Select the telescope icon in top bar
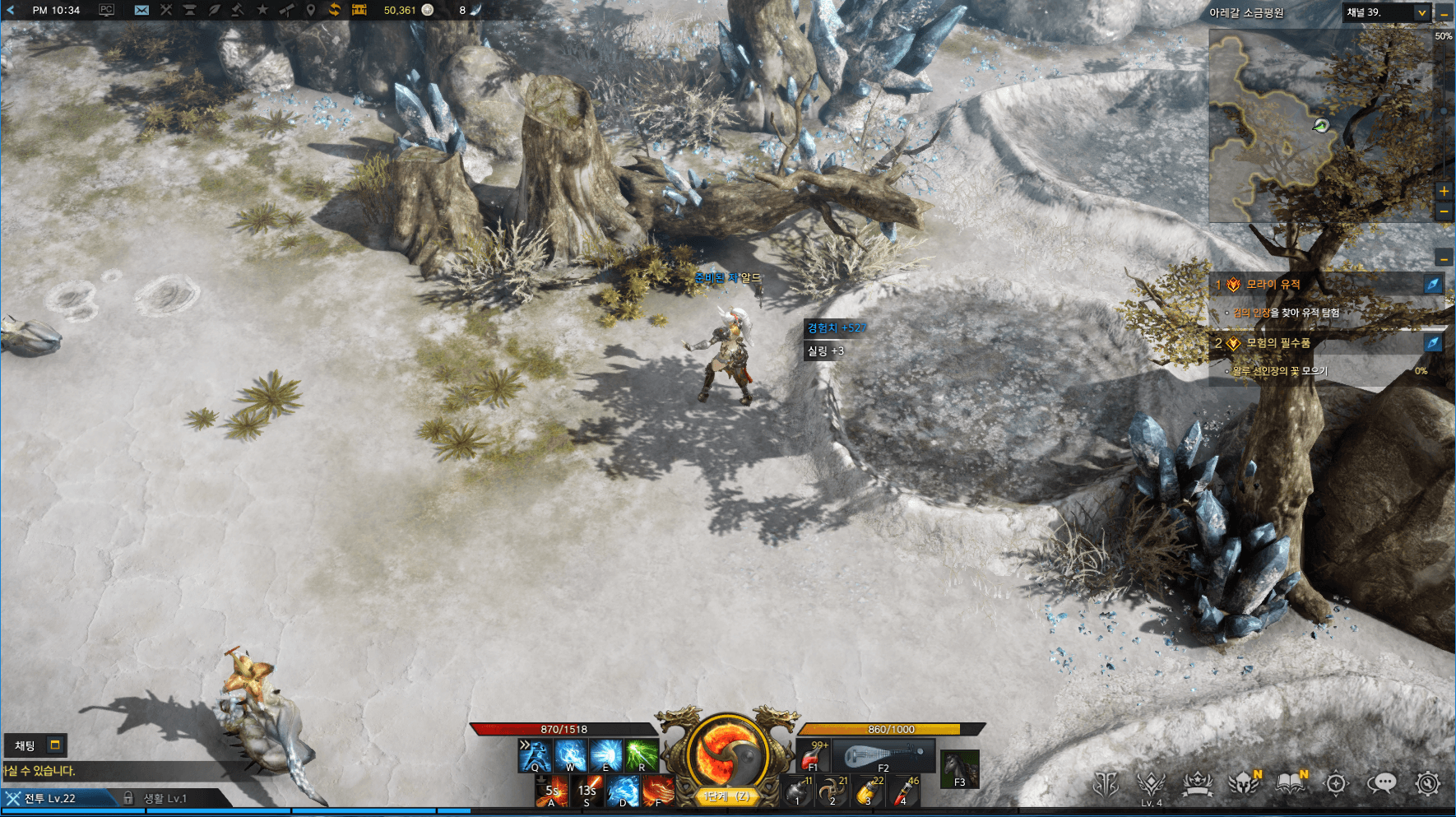Image resolution: width=1456 pixels, height=817 pixels. pos(286,10)
